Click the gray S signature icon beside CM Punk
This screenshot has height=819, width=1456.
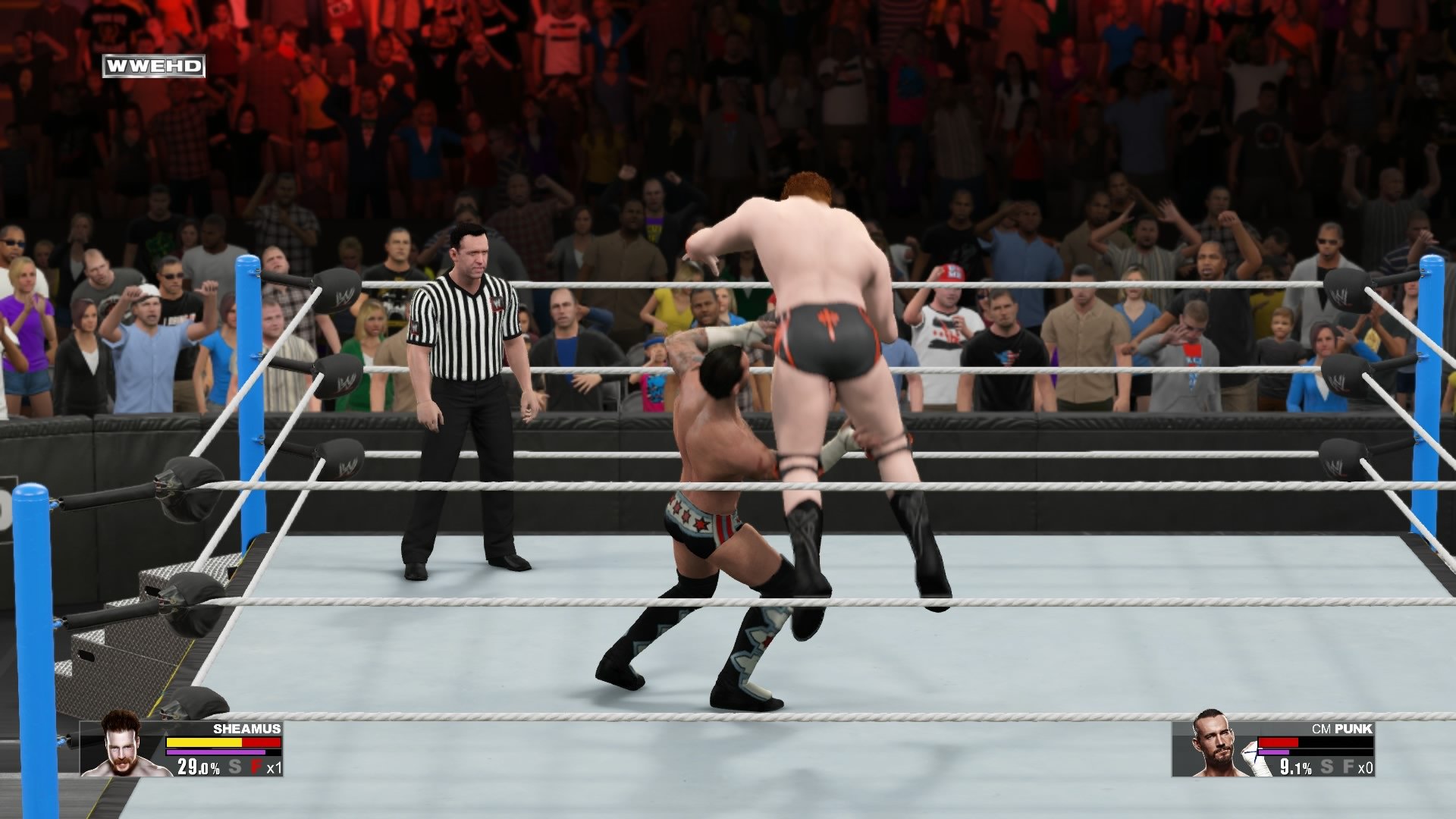1327,767
